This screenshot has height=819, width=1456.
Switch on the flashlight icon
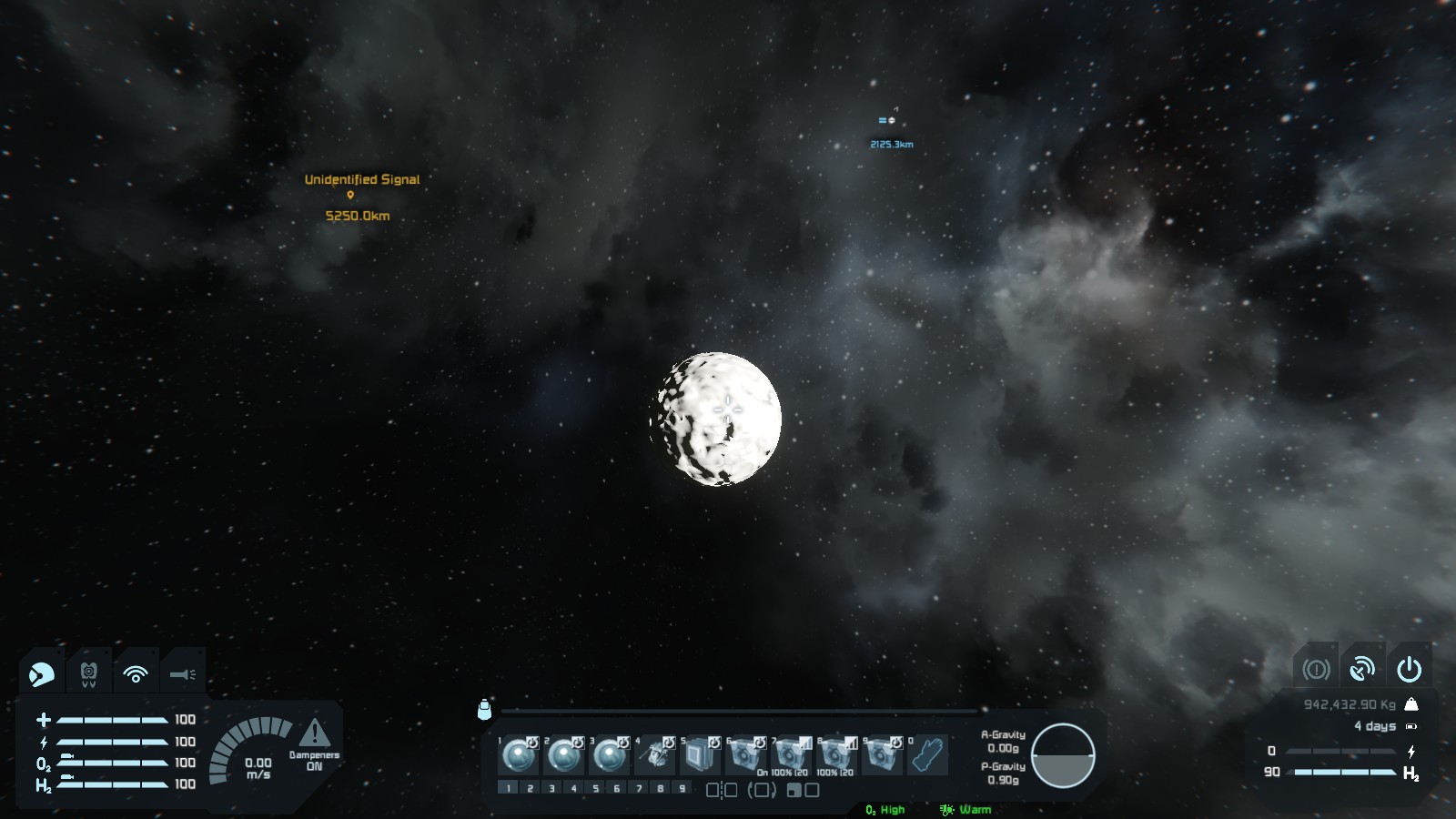[183, 674]
